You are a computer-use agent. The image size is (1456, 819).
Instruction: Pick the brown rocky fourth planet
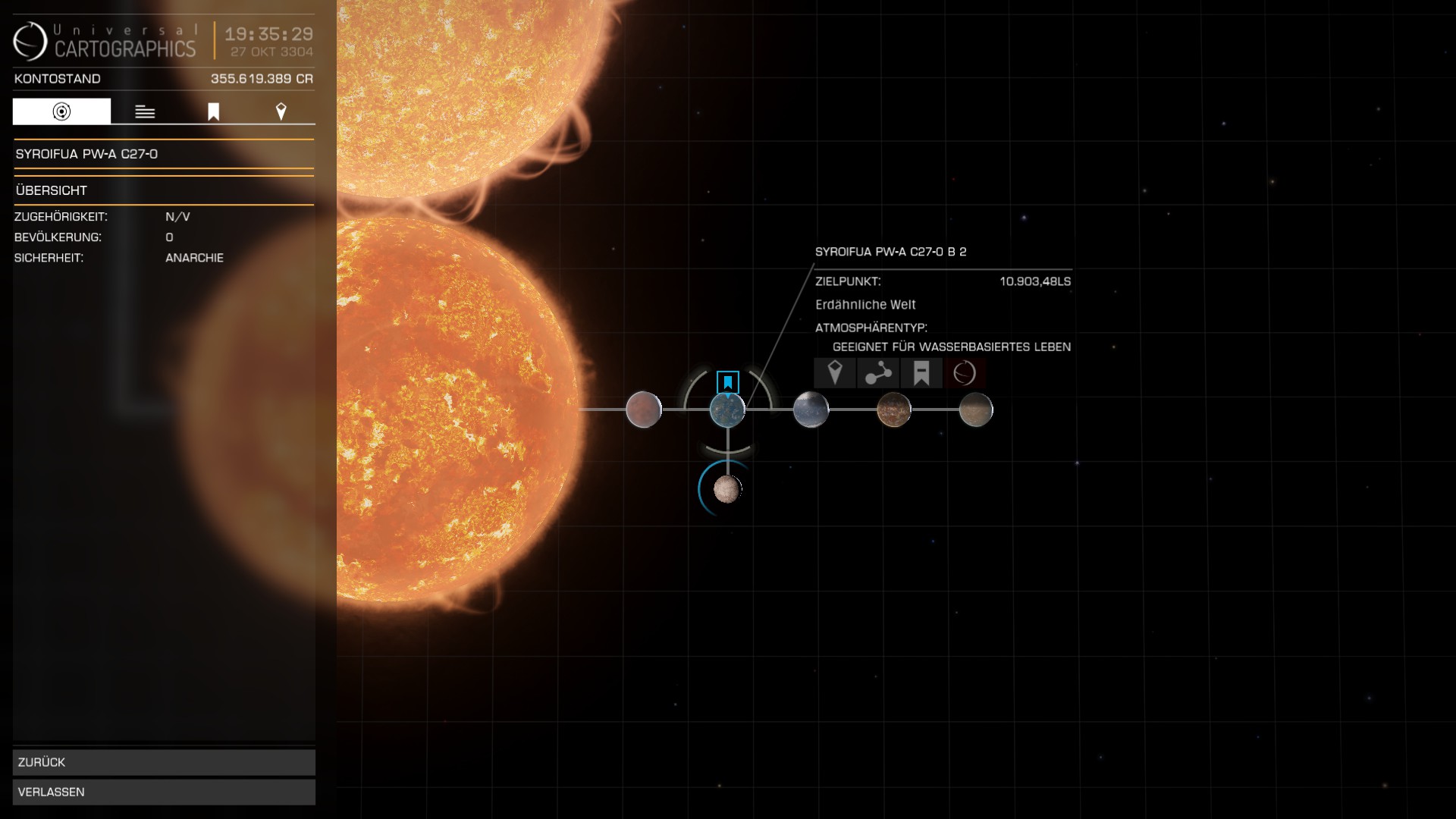point(894,409)
